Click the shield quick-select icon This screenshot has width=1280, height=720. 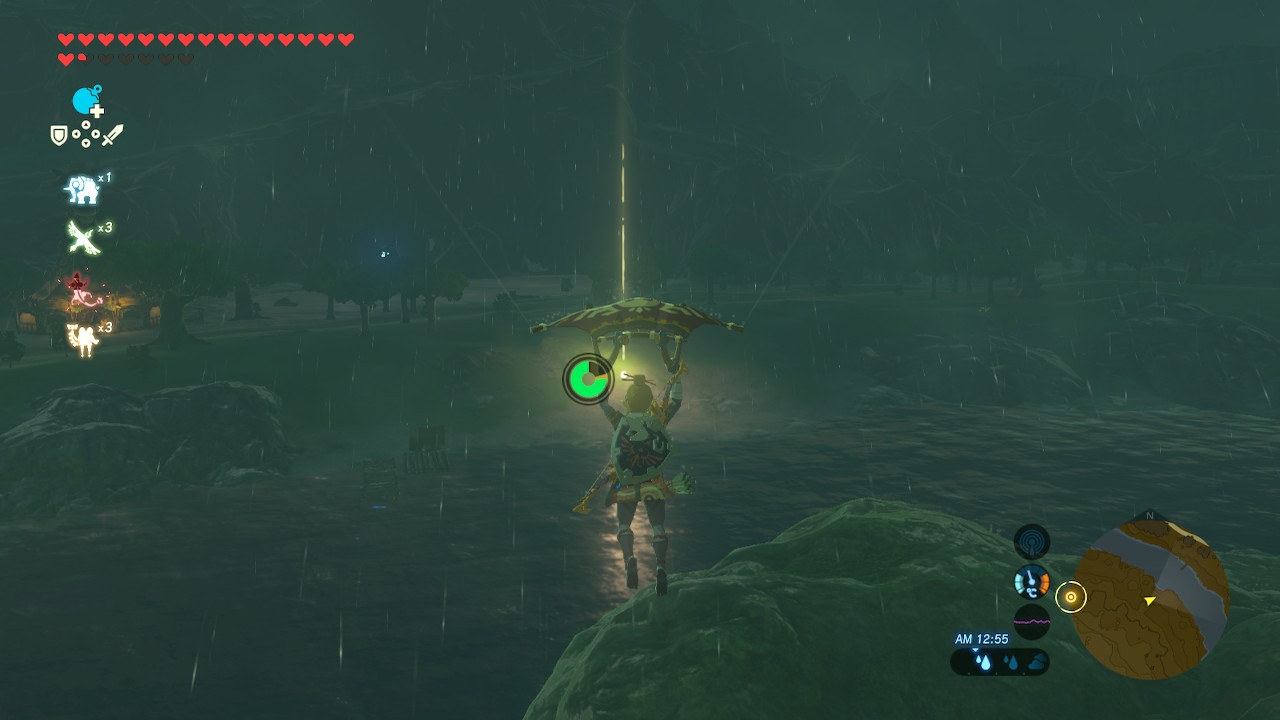[x=59, y=135]
